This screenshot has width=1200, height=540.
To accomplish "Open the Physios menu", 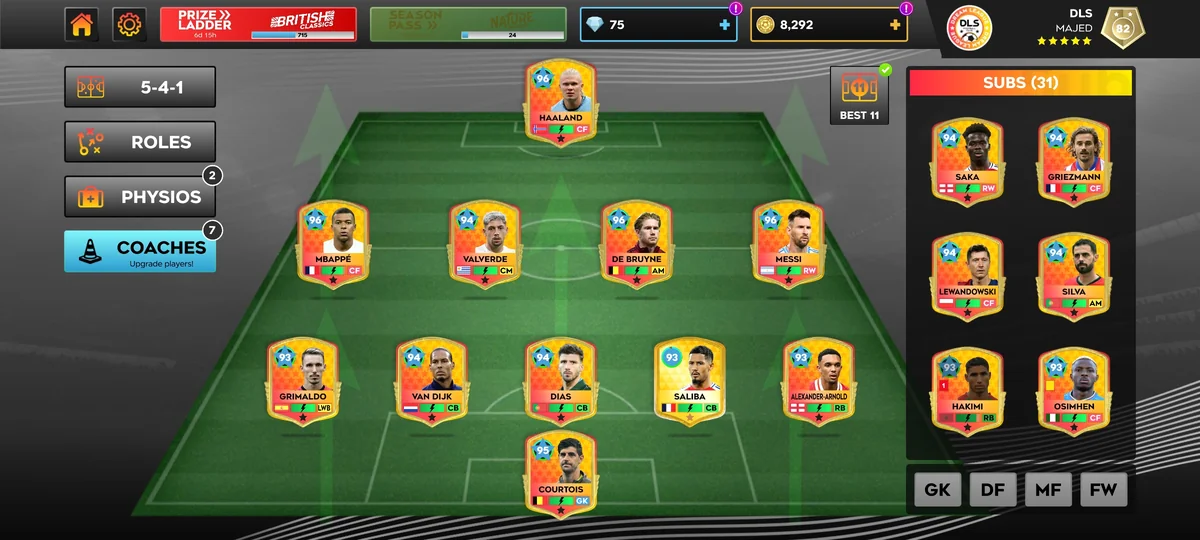I will (140, 197).
